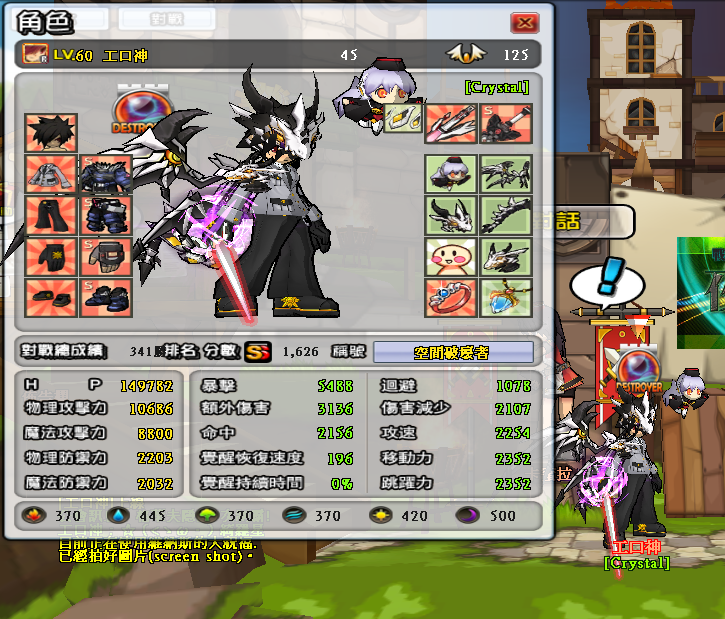Select the blue armored pants slot
Viewport: 725px width, 619px height.
point(106,216)
